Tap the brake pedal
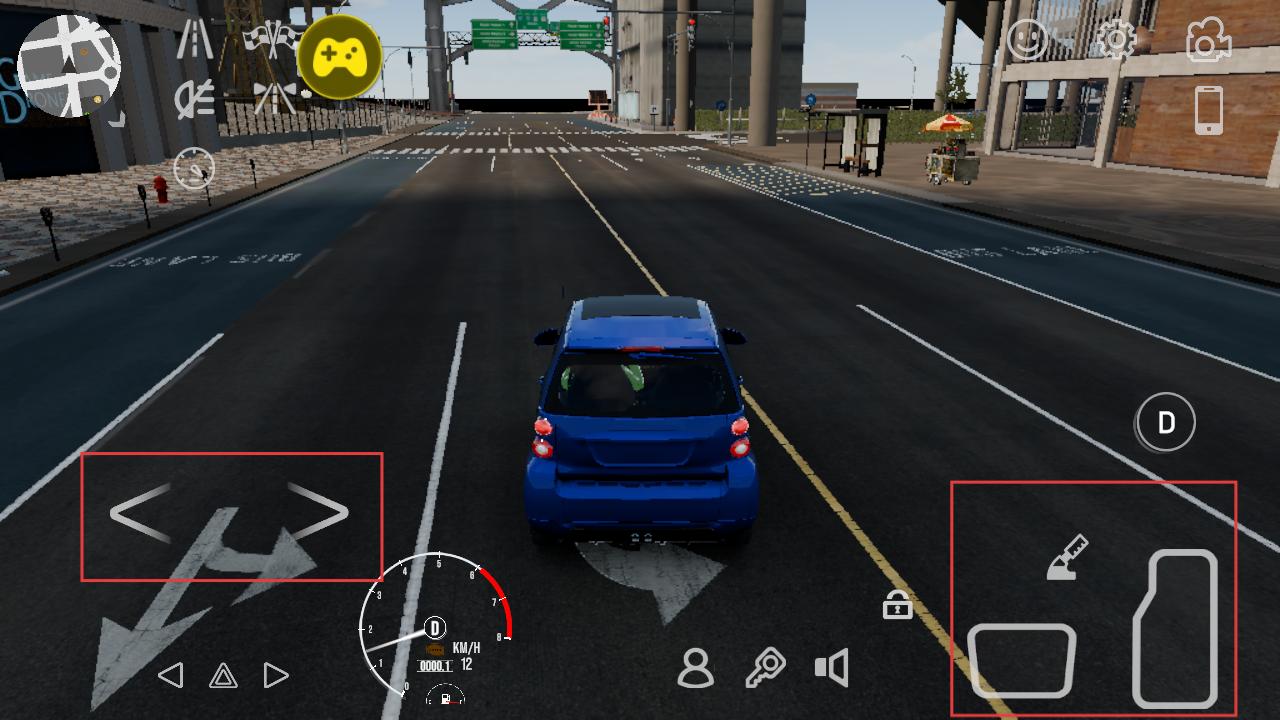Screen dimensions: 1280x720 click(1021, 660)
